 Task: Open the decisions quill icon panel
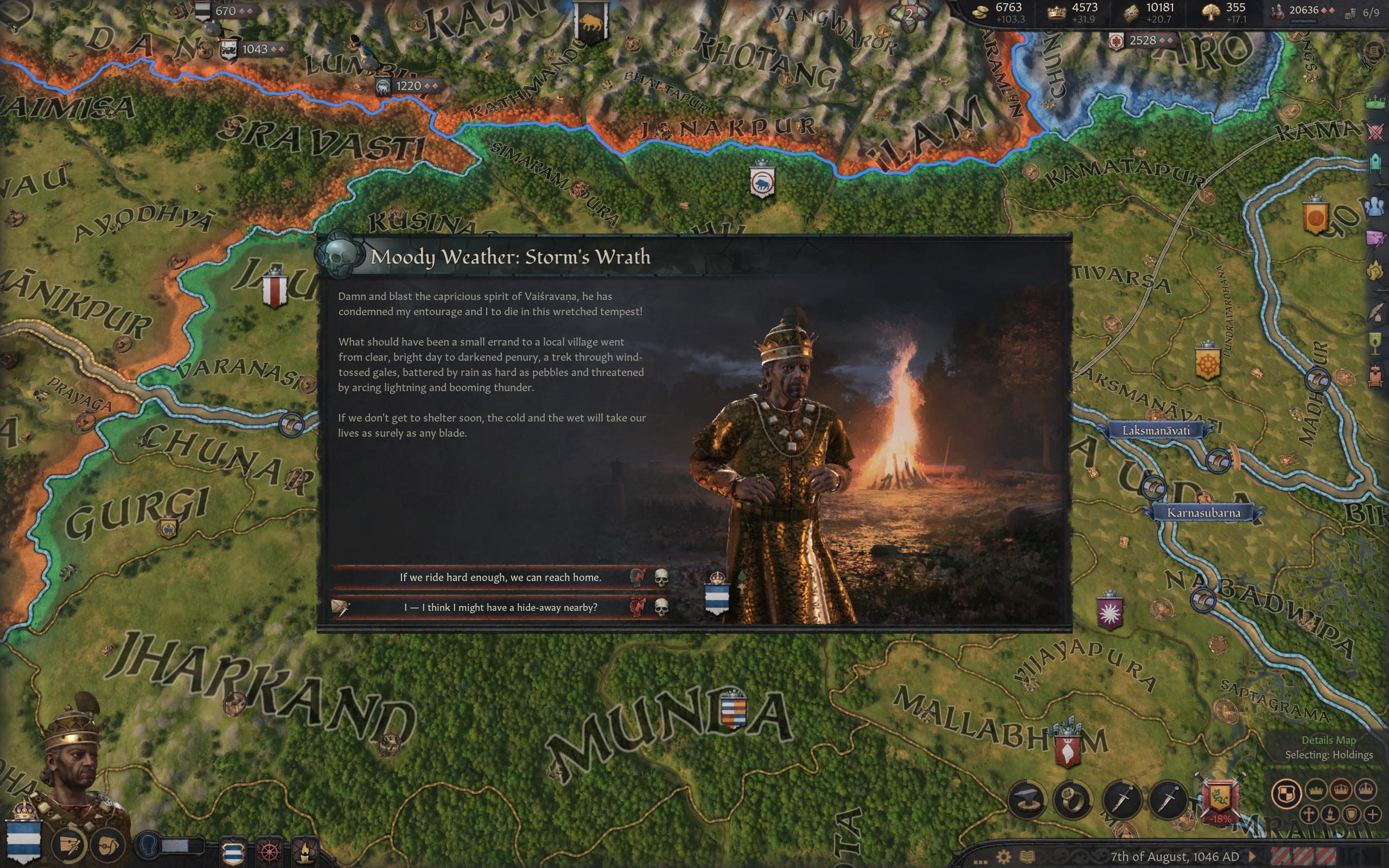pyautogui.click(x=1375, y=313)
